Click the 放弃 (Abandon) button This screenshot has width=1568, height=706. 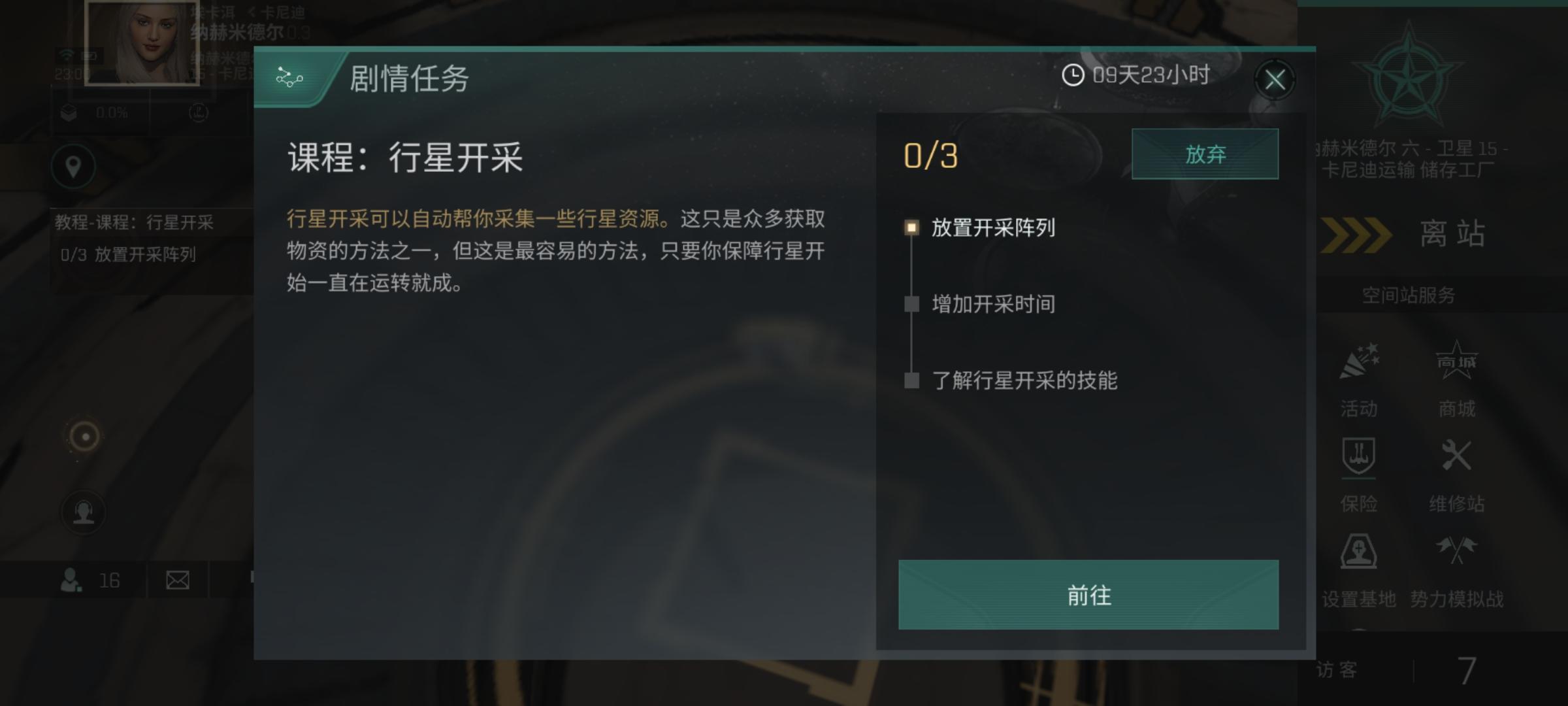pos(1205,154)
